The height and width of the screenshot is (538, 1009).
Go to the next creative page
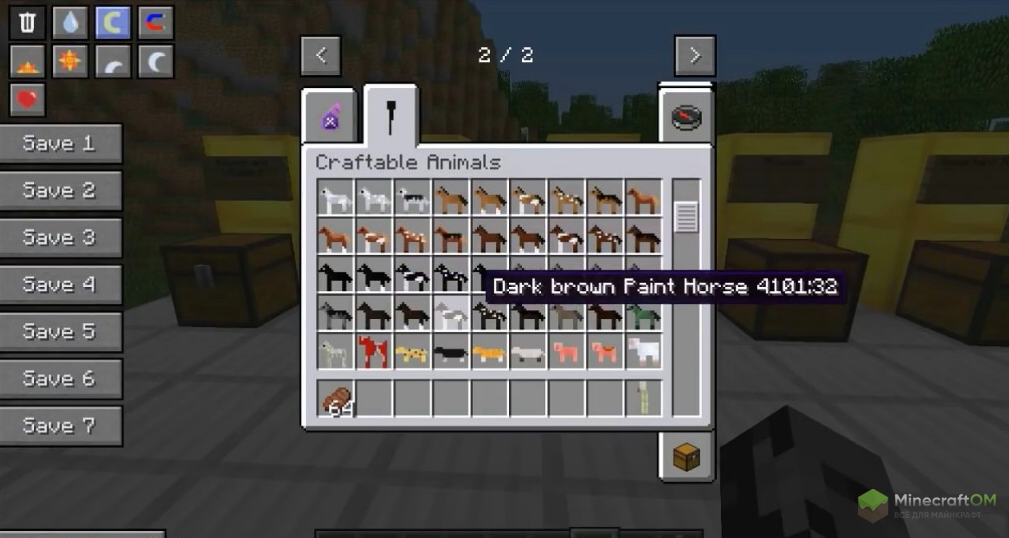694,56
